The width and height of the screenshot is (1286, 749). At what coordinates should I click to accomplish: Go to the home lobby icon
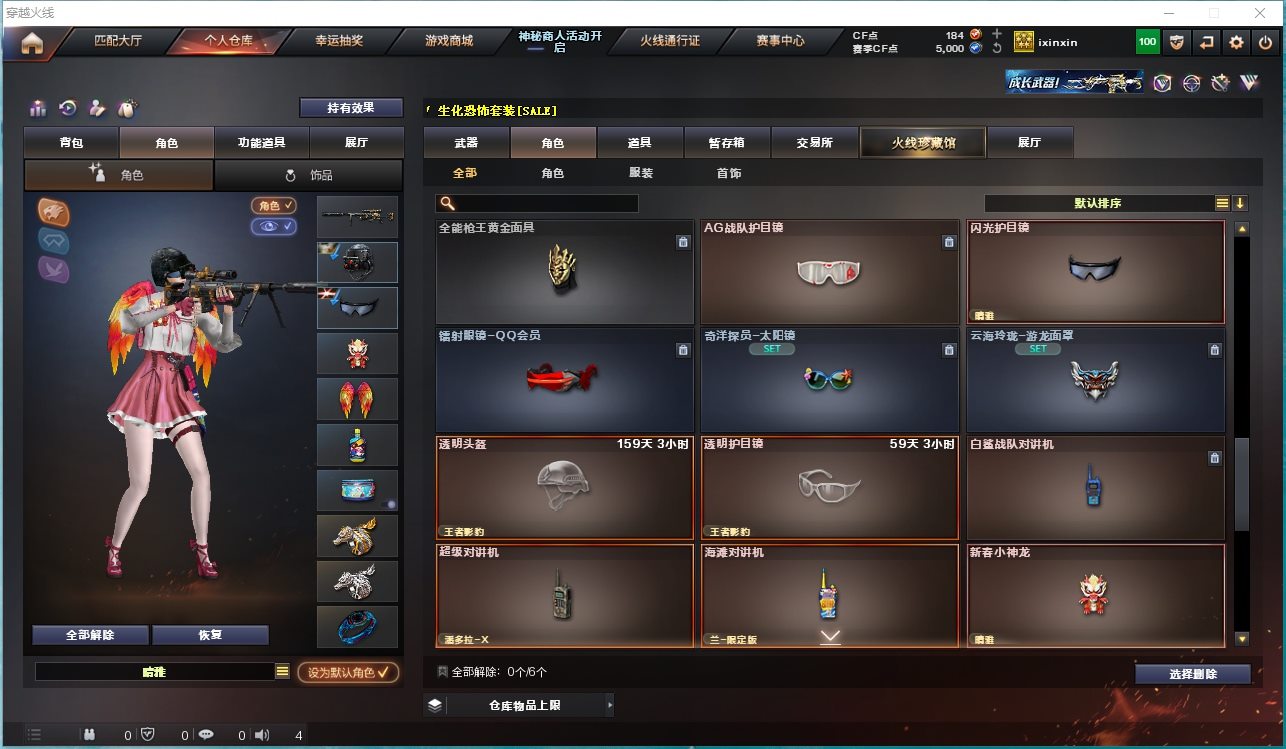tap(32, 42)
